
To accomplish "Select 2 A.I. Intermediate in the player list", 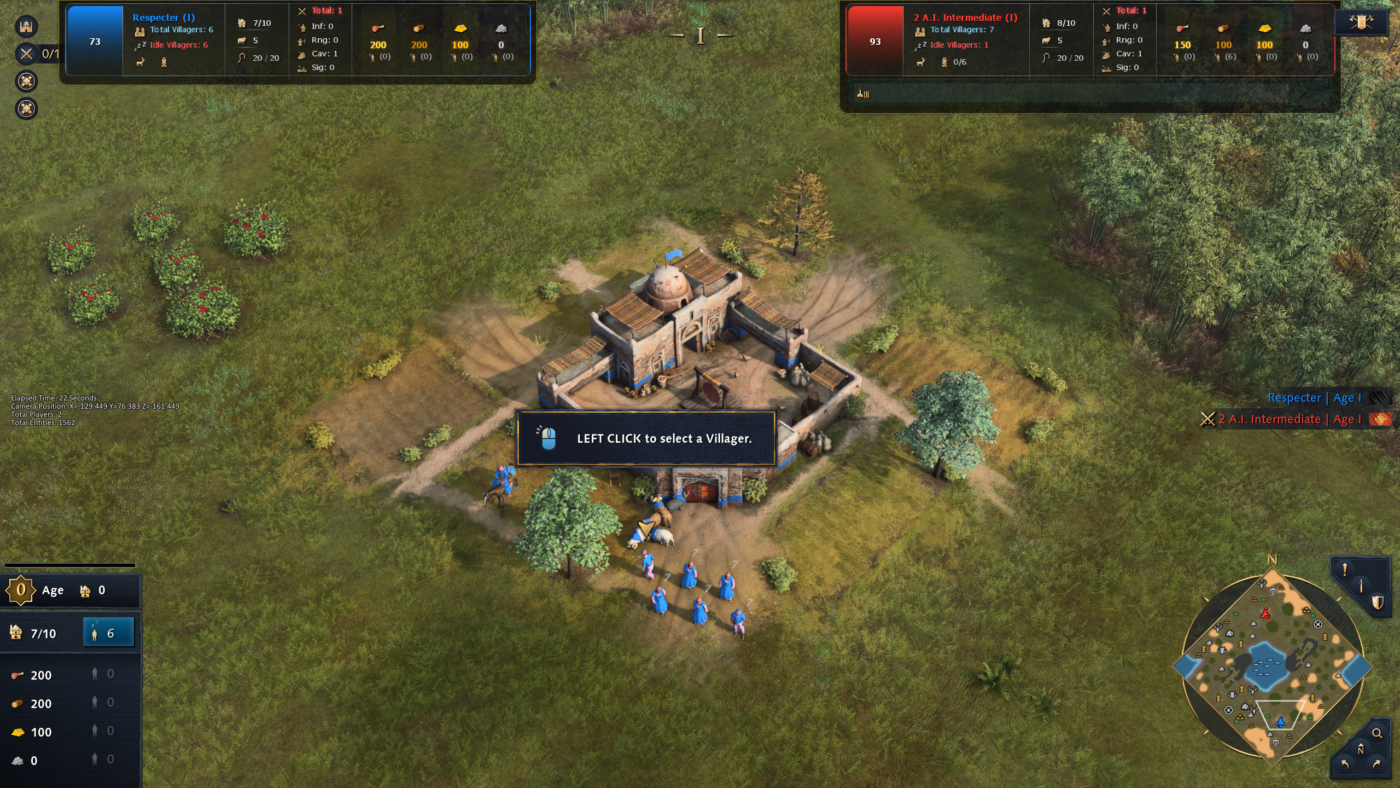I will 1272,419.
